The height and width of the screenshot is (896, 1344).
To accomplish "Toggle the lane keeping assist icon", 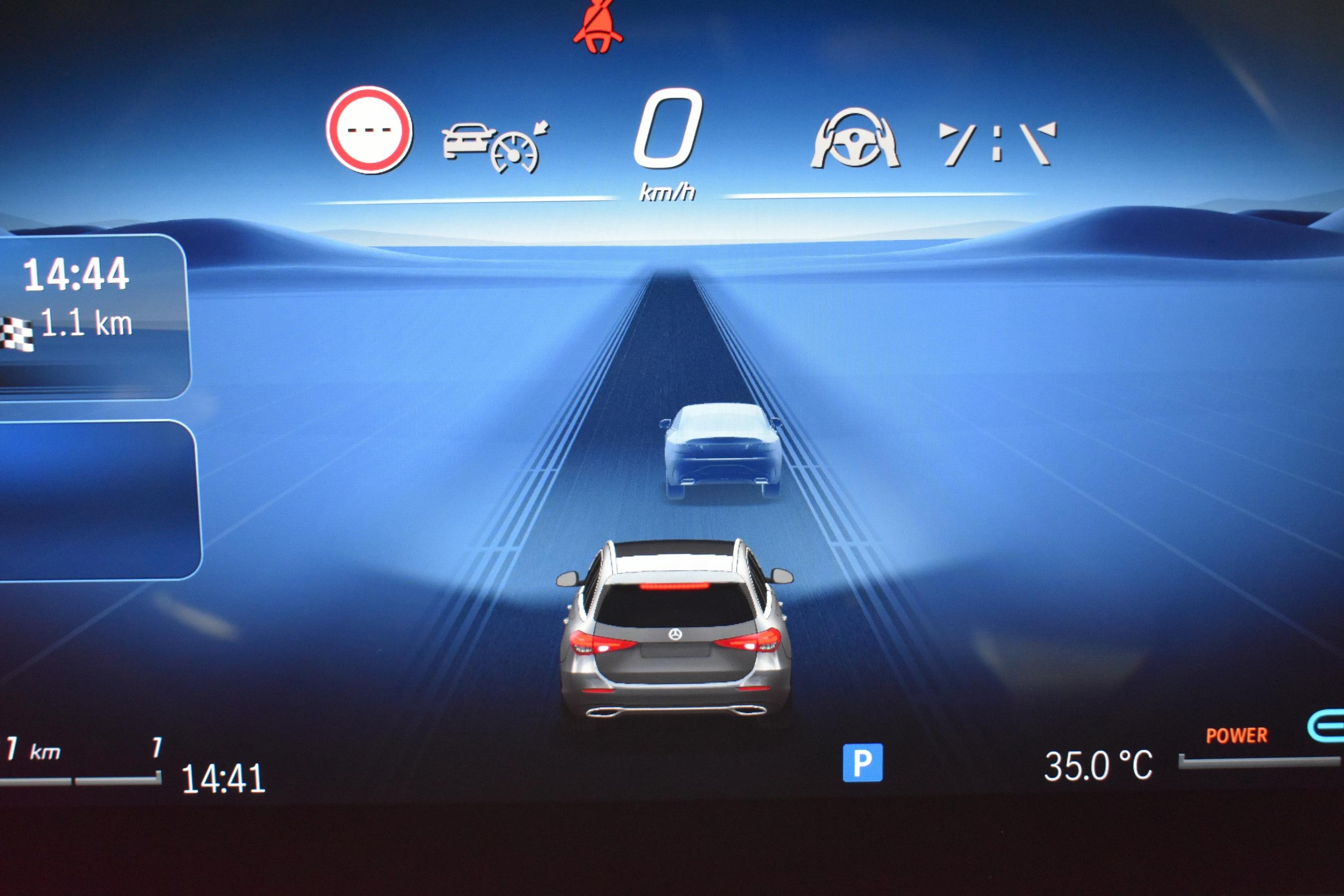I will 997,143.
